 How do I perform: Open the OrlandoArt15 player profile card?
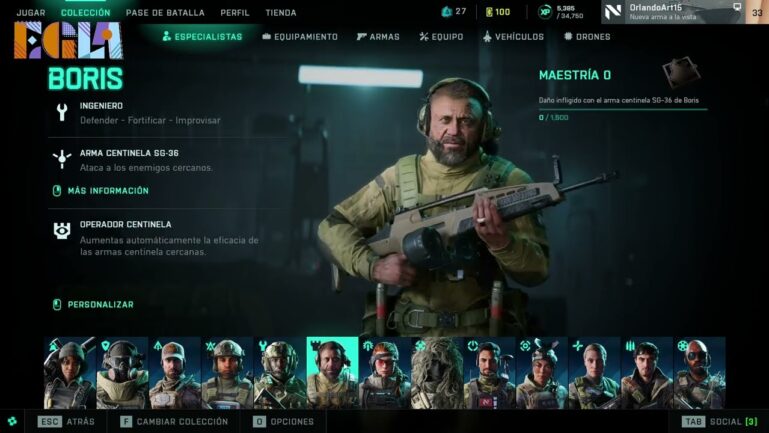point(672,12)
